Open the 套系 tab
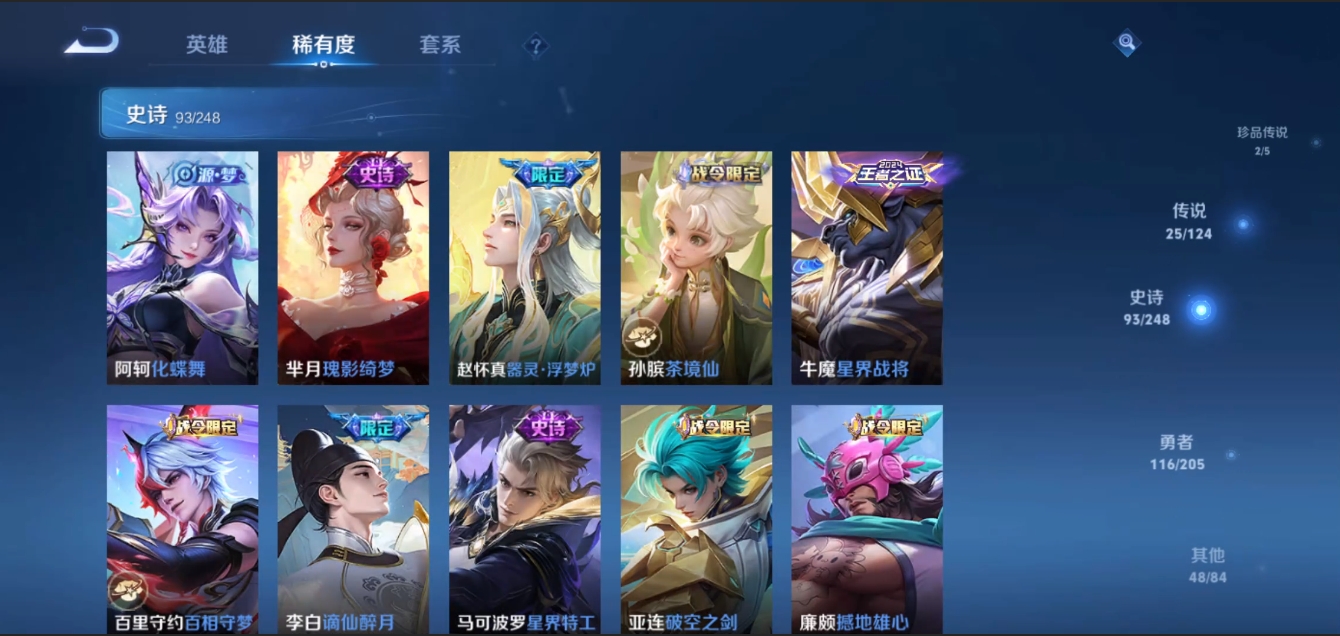The image size is (1340, 636). tap(440, 45)
